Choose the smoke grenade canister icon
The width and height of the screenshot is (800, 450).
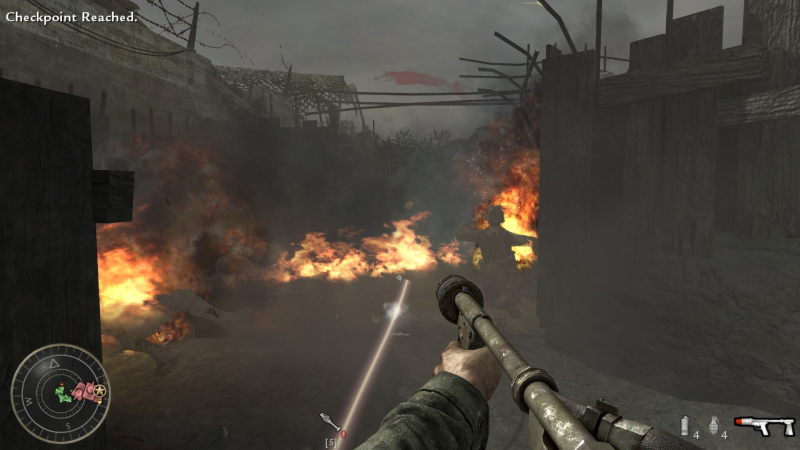pyautogui.click(x=685, y=426)
